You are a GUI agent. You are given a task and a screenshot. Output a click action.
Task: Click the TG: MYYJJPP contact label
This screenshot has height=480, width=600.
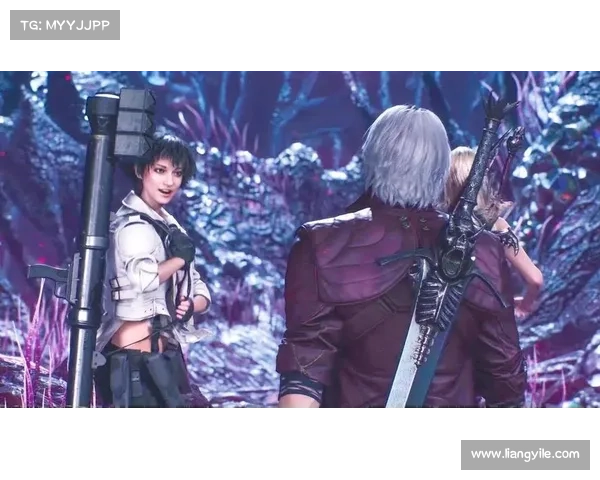(x=64, y=24)
